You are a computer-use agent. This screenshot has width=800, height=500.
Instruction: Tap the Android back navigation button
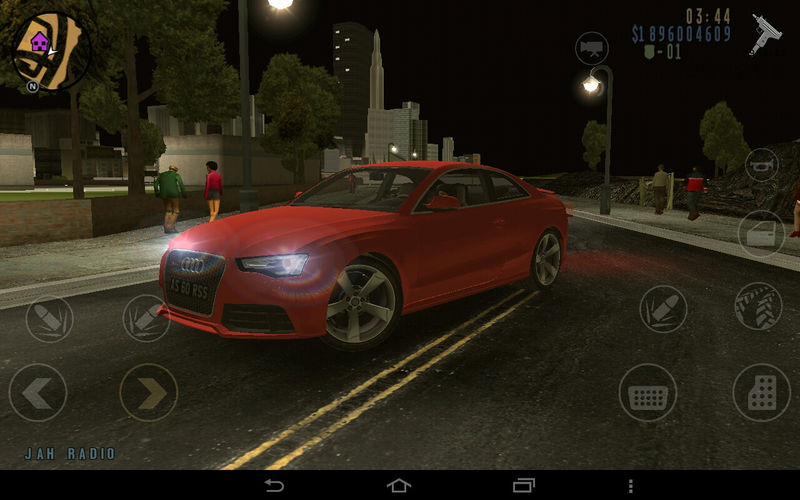[274, 485]
